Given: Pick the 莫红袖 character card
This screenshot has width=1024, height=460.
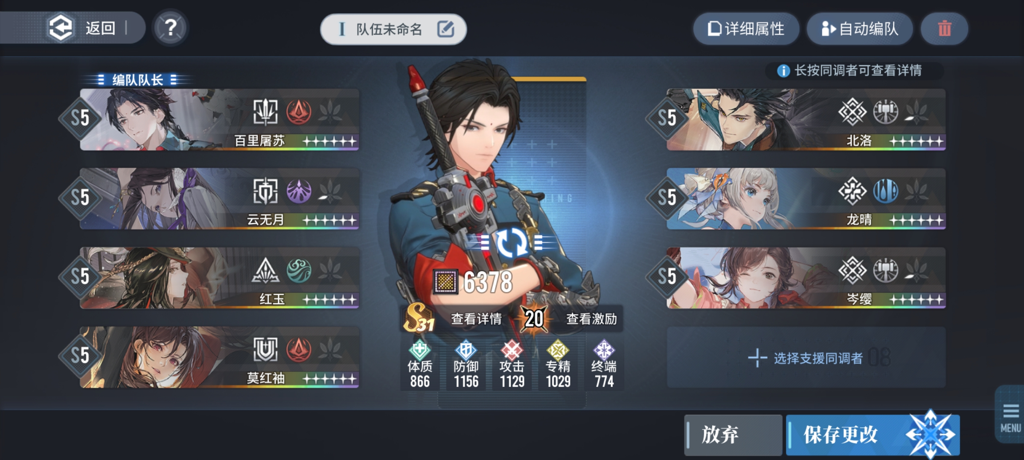Looking at the screenshot, I should pyautogui.click(x=218, y=357).
